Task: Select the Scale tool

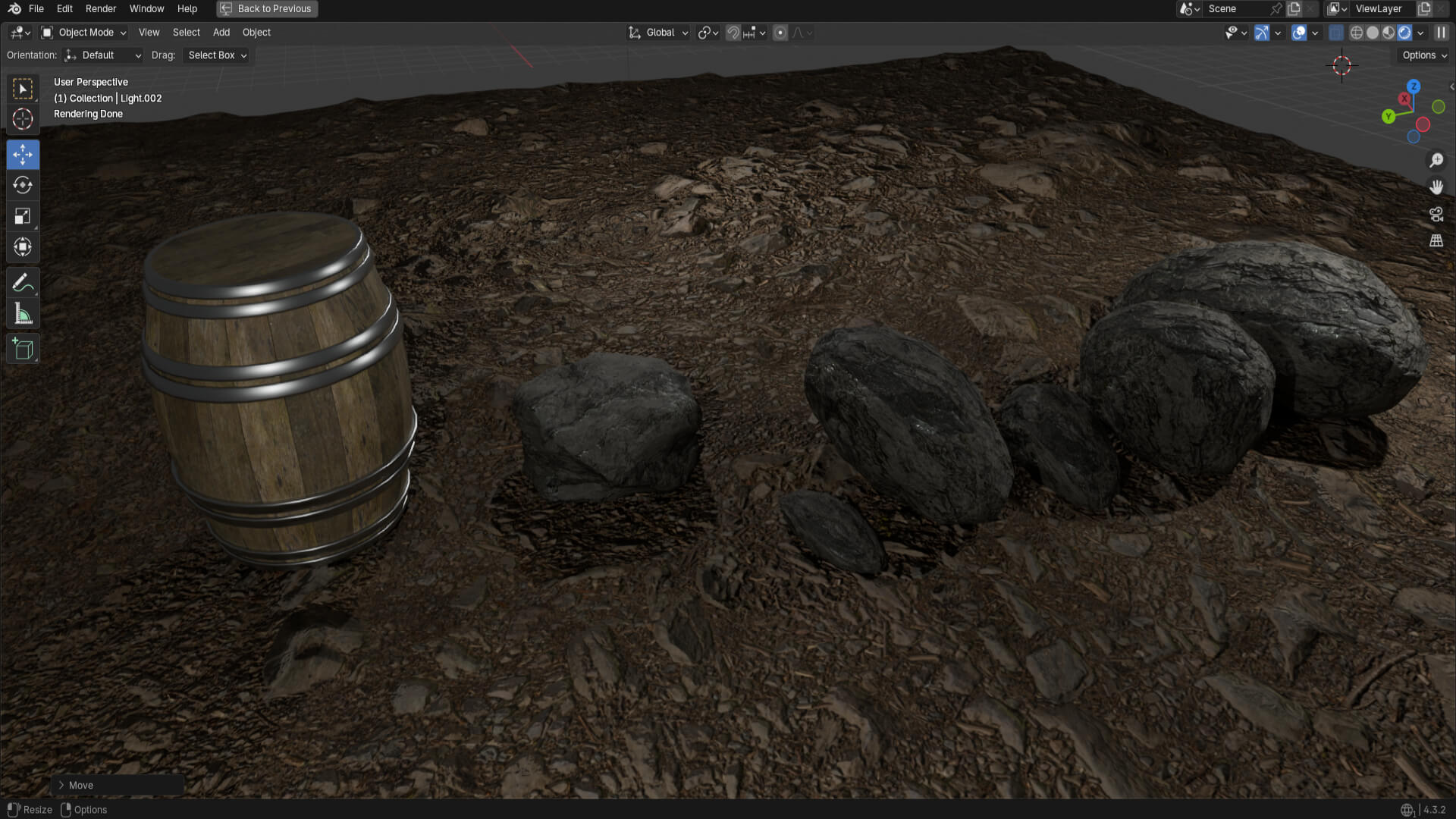Action: tap(23, 216)
